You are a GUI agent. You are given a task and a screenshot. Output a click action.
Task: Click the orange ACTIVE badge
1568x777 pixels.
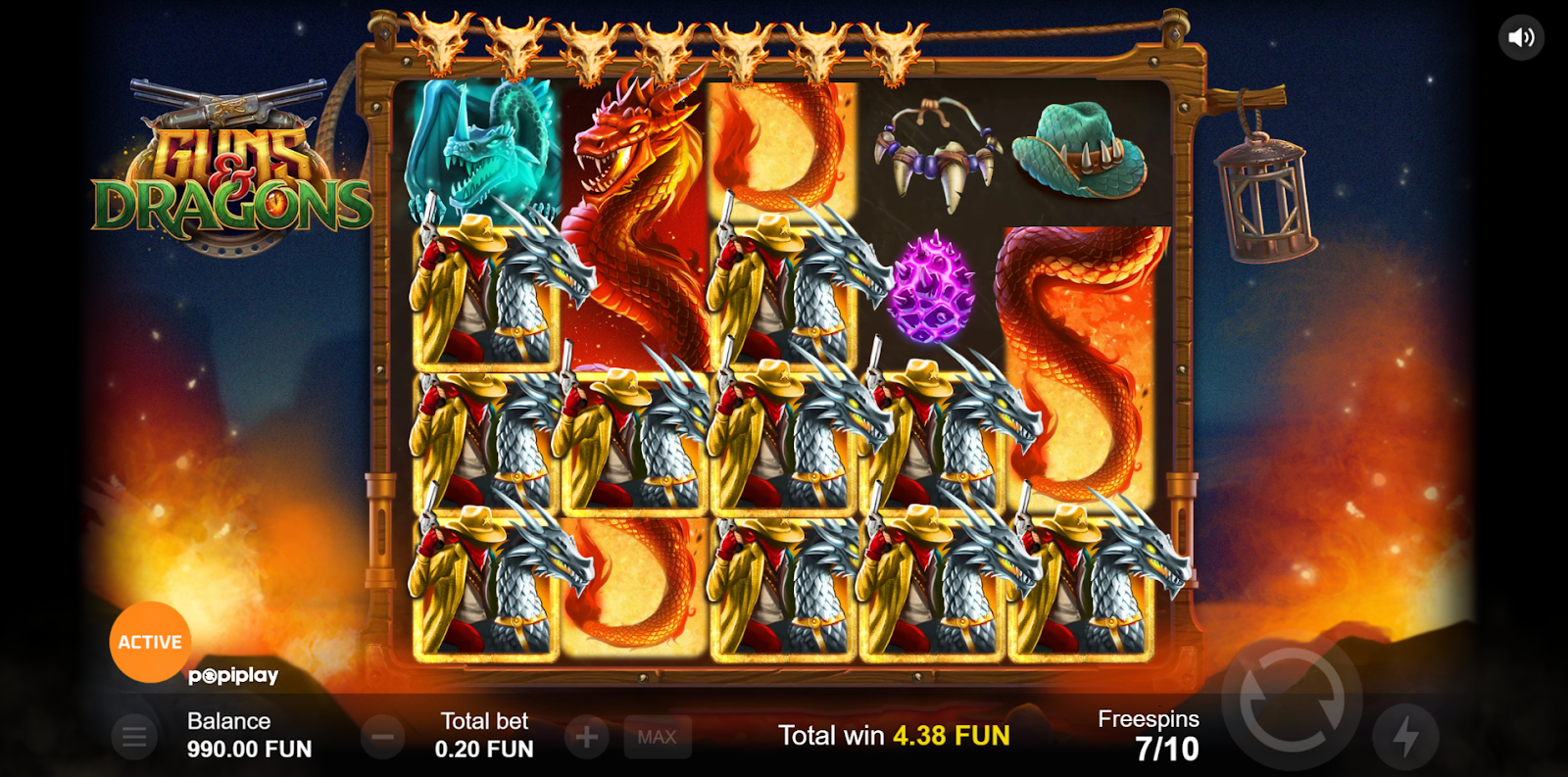pyautogui.click(x=150, y=642)
